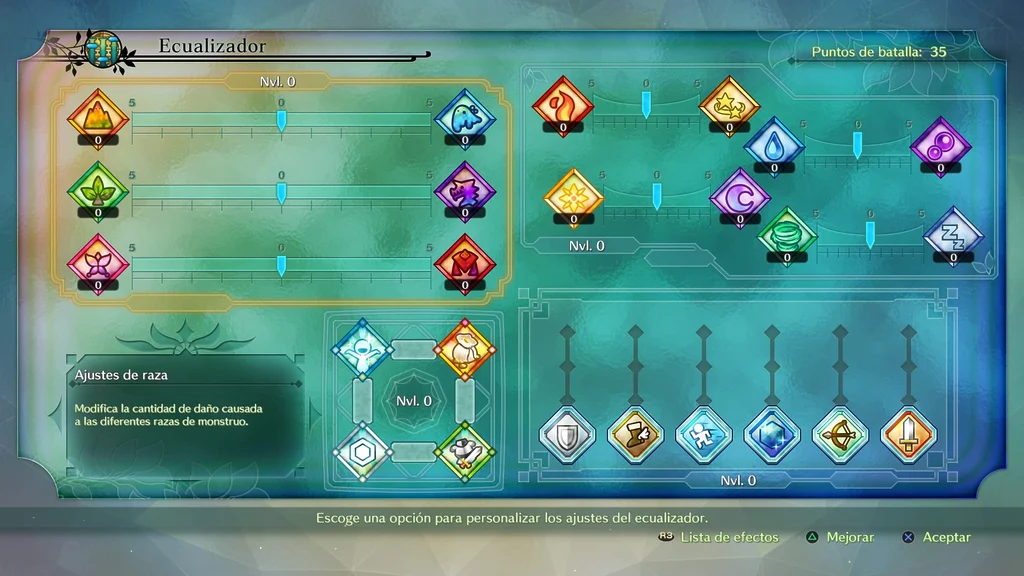Select the purple crescent moon icon

click(740, 195)
